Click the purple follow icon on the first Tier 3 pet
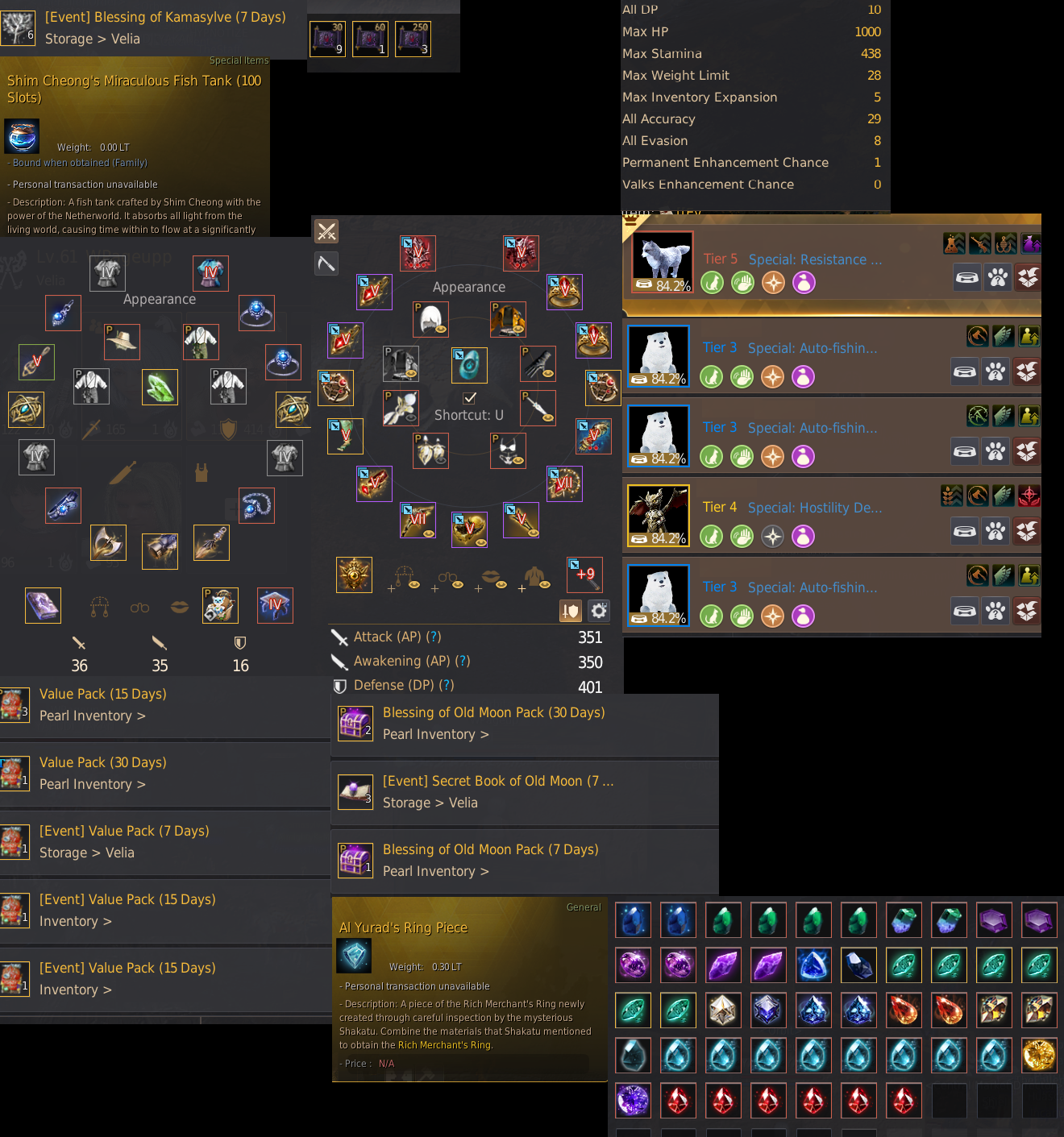The width and height of the screenshot is (1064, 1137). tap(803, 376)
